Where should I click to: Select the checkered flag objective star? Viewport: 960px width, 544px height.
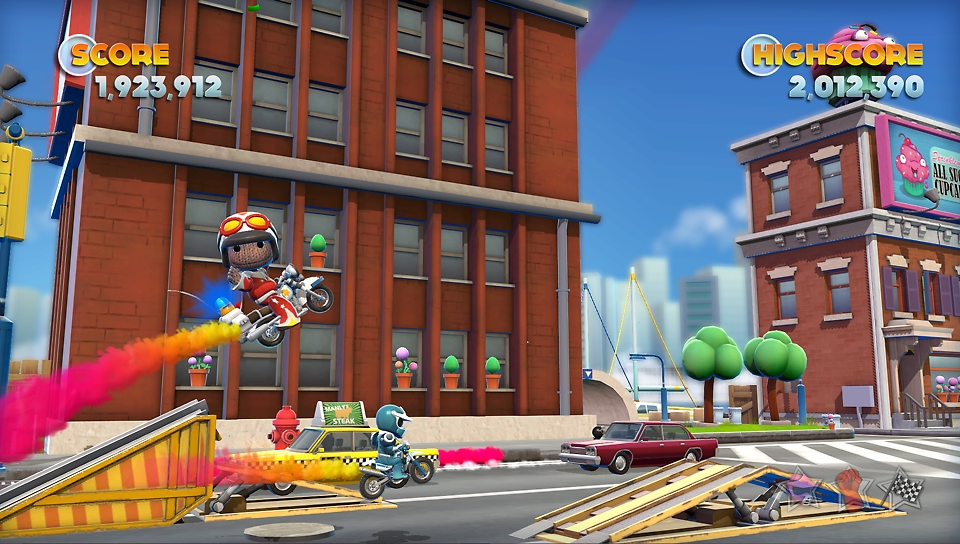(x=906, y=489)
